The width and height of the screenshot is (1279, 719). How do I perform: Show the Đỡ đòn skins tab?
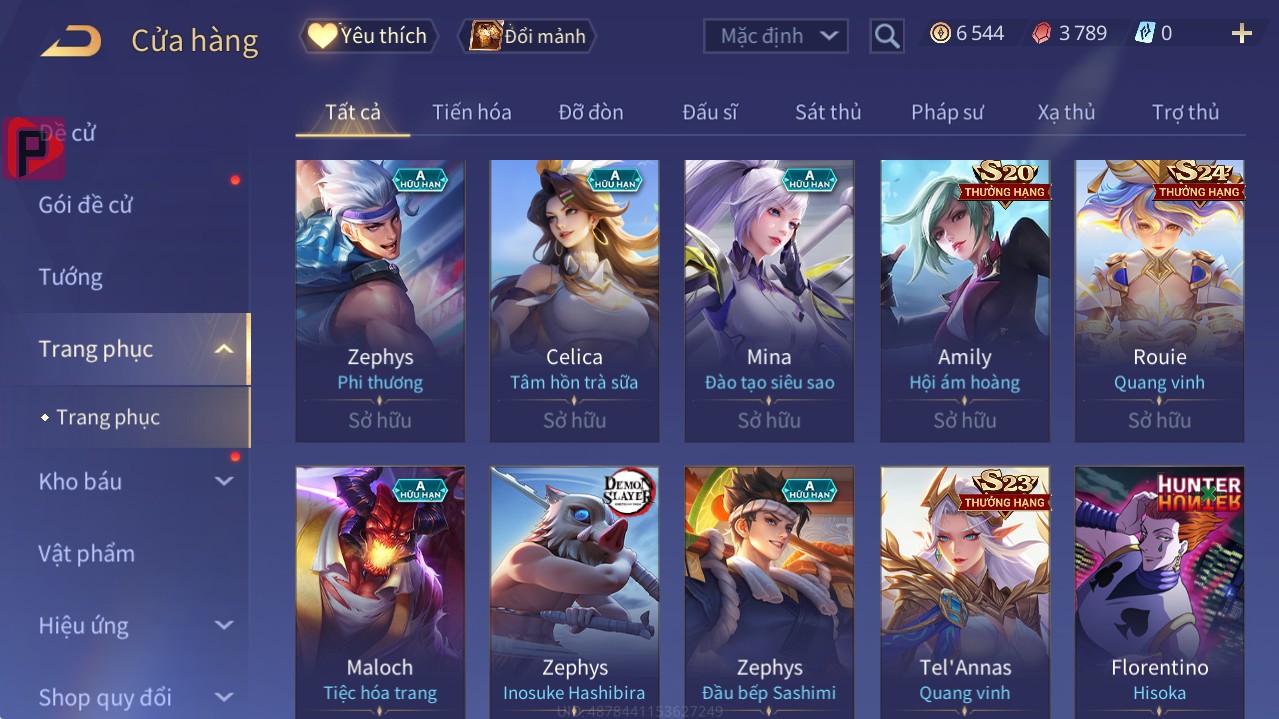590,112
